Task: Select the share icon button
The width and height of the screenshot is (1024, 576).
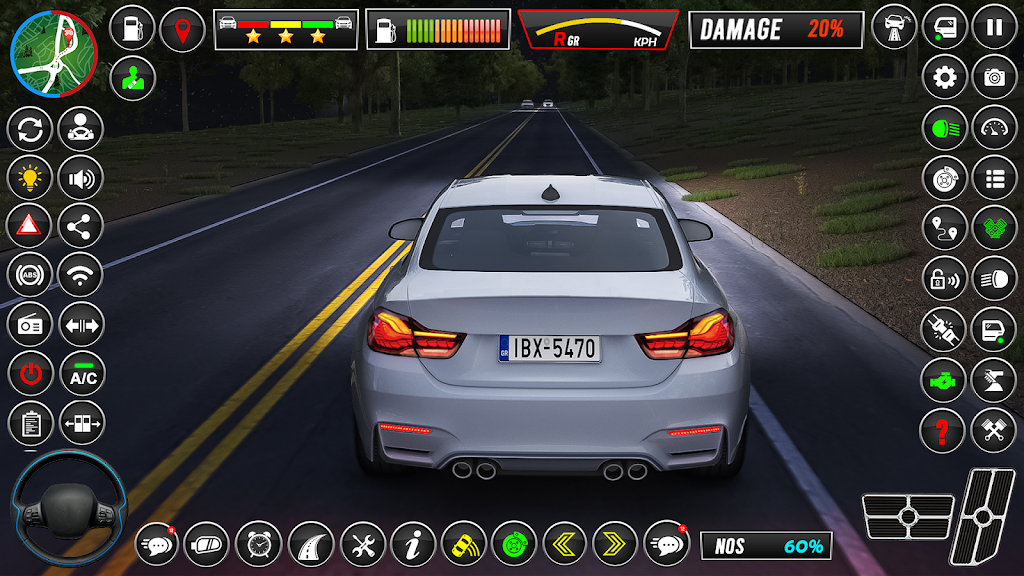Action: [82, 226]
